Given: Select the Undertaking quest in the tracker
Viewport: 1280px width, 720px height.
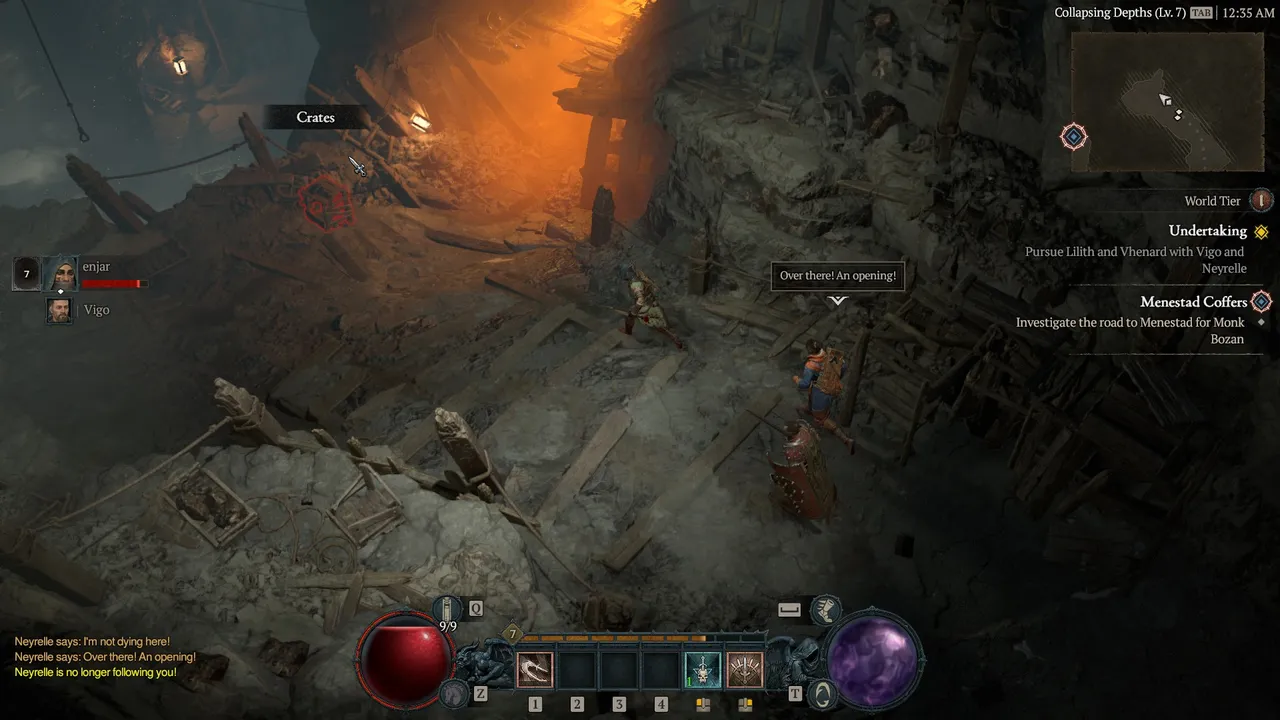Looking at the screenshot, I should pos(1208,231).
